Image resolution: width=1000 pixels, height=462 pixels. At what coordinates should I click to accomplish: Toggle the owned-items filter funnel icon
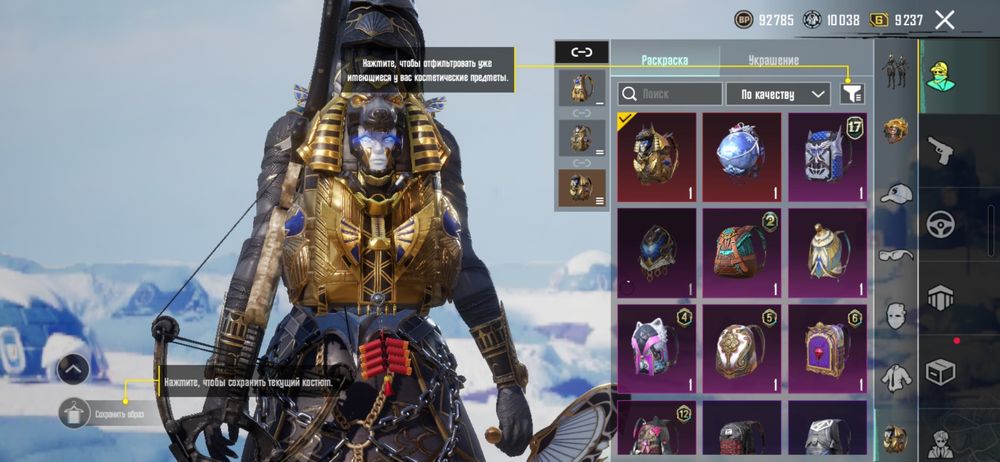point(852,94)
